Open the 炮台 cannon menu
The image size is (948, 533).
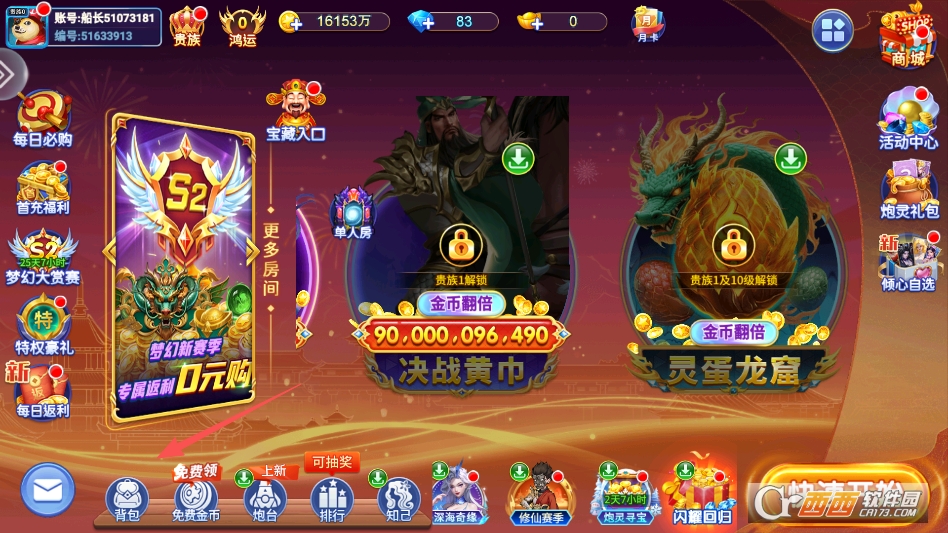click(x=264, y=498)
